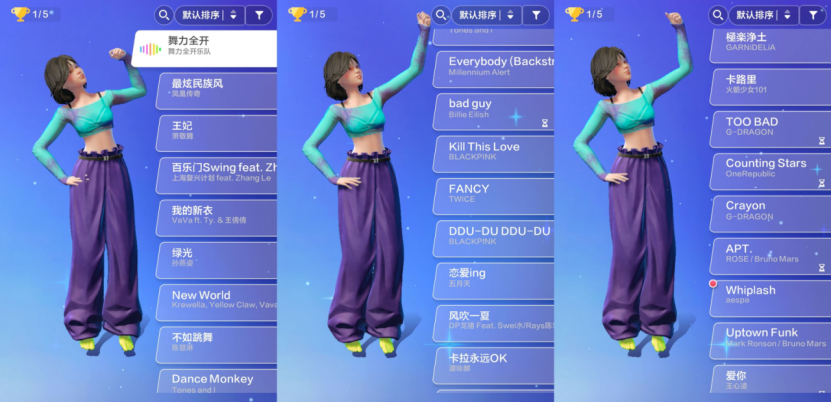The height and width of the screenshot is (402, 832).
Task: Pick Counting Stars by OneRepublic
Action: pyautogui.click(x=770, y=169)
